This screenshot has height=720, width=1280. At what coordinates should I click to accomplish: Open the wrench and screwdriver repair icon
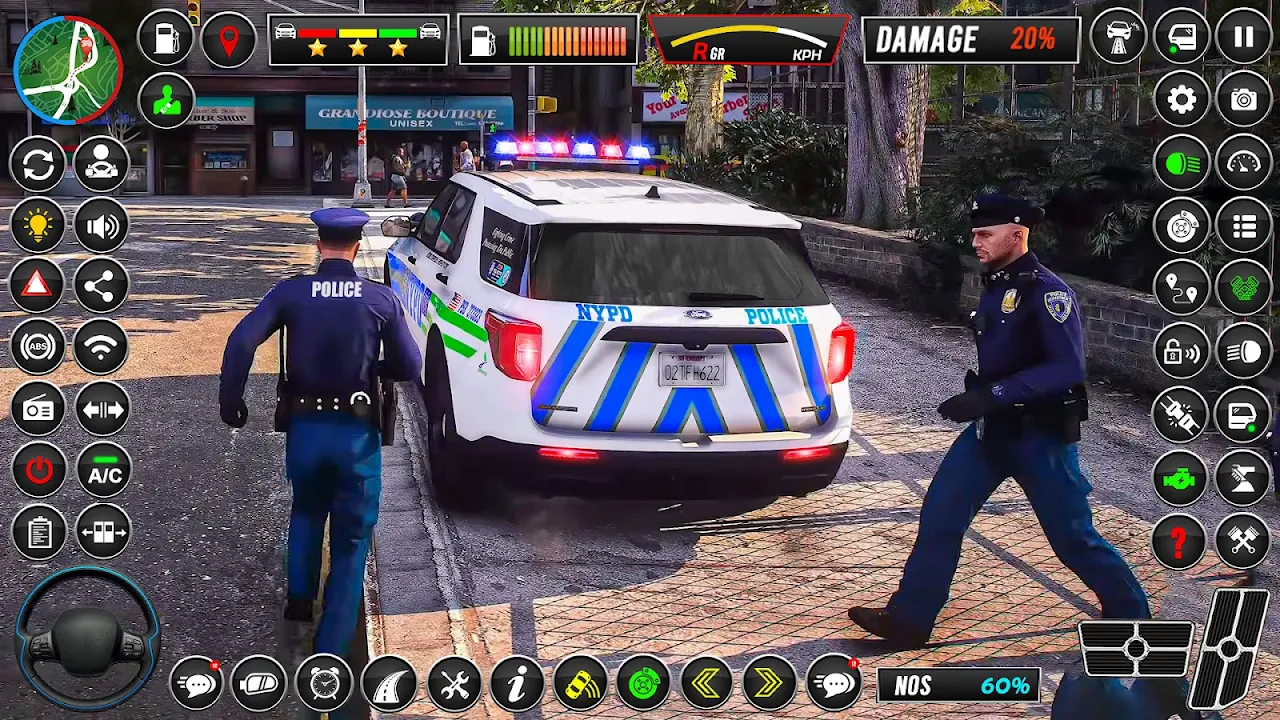[454, 684]
